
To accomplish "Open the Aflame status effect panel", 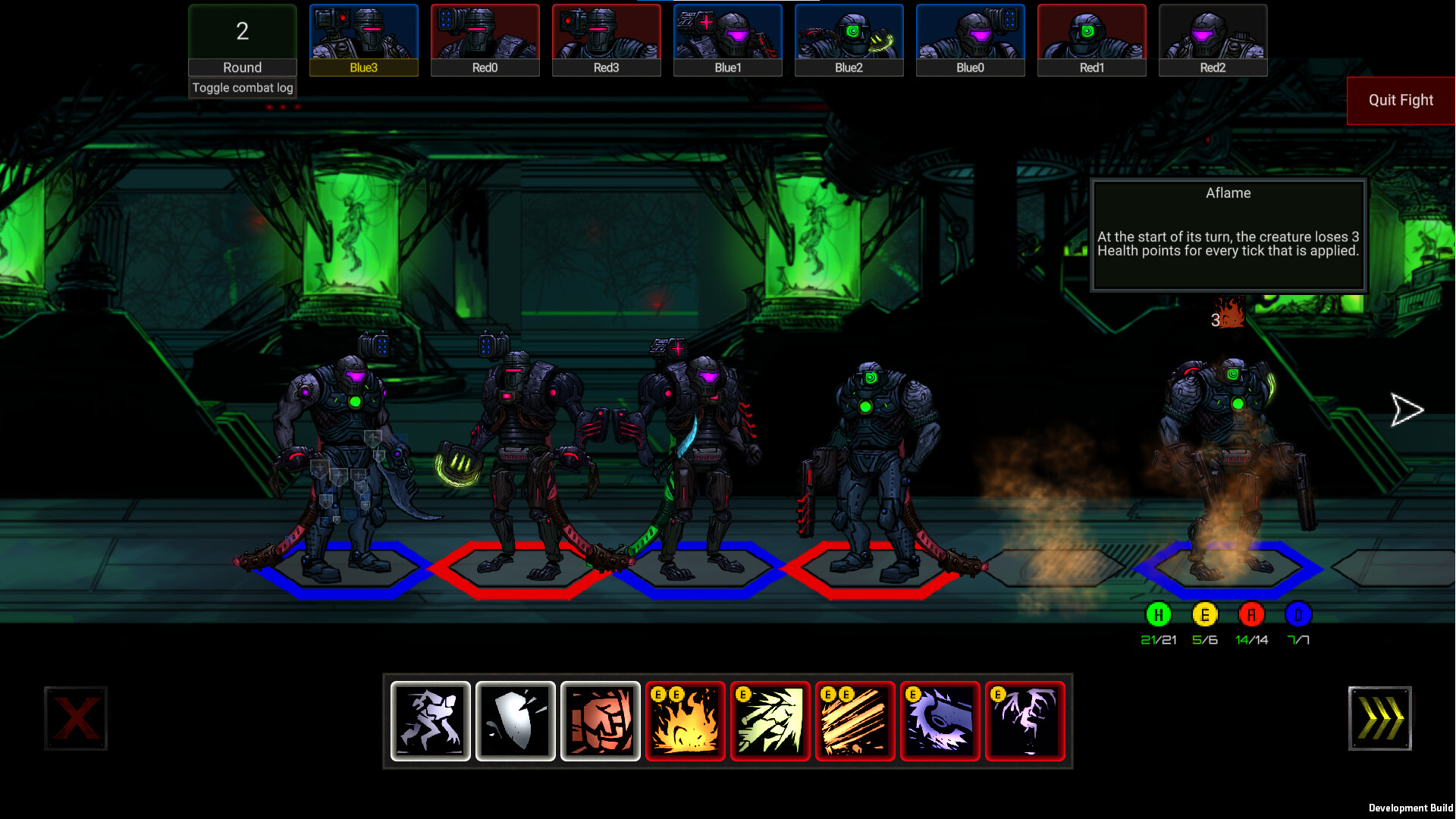I will click(x=1228, y=235).
